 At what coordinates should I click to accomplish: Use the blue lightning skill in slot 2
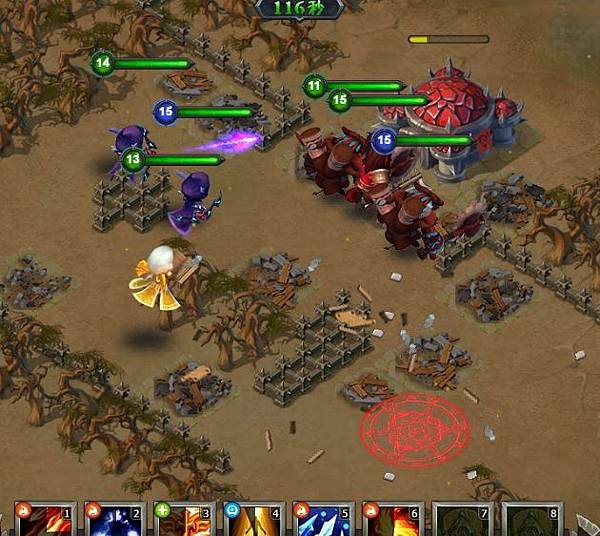coord(115,520)
